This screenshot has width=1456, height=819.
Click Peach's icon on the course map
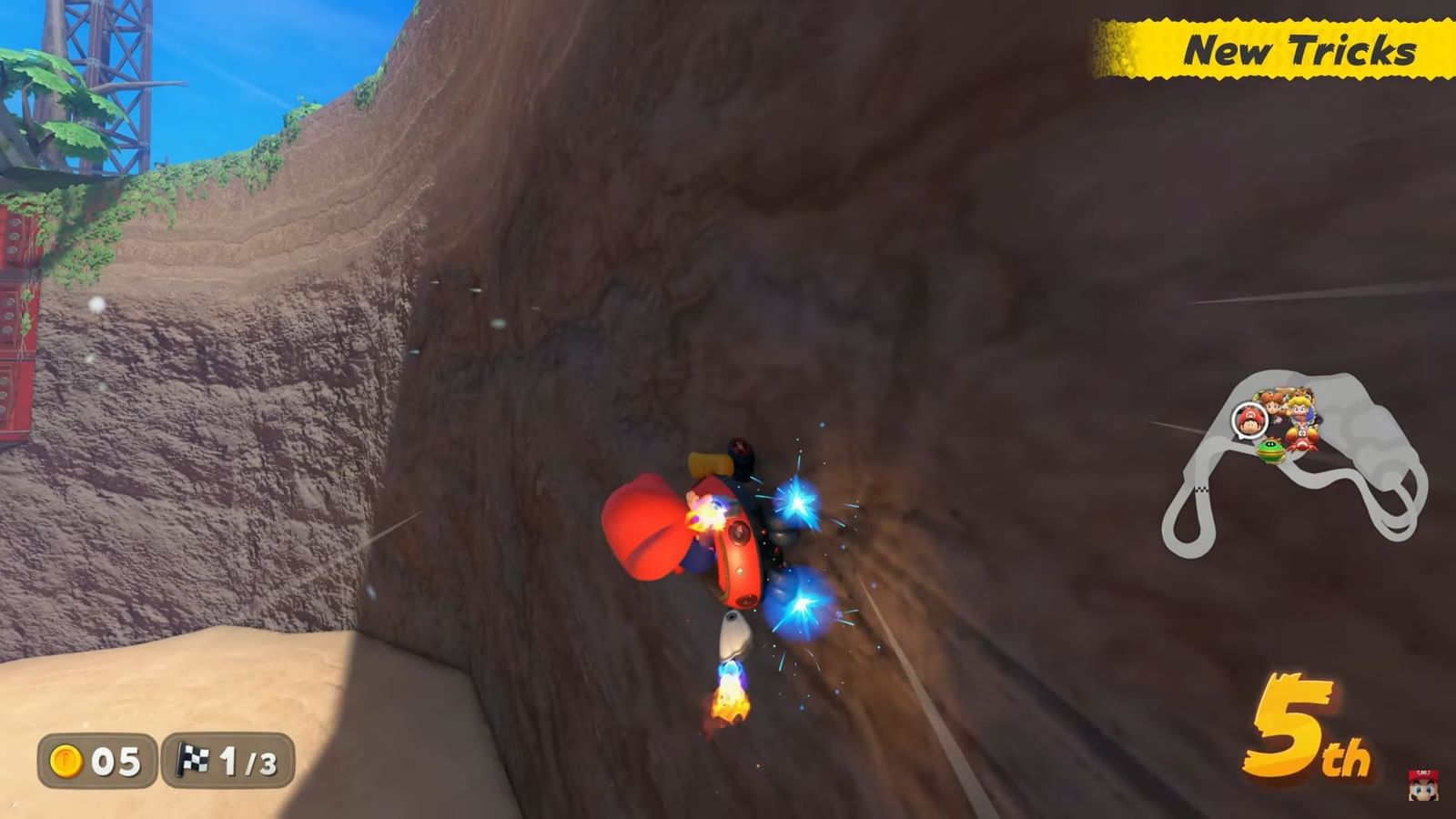1299,408
